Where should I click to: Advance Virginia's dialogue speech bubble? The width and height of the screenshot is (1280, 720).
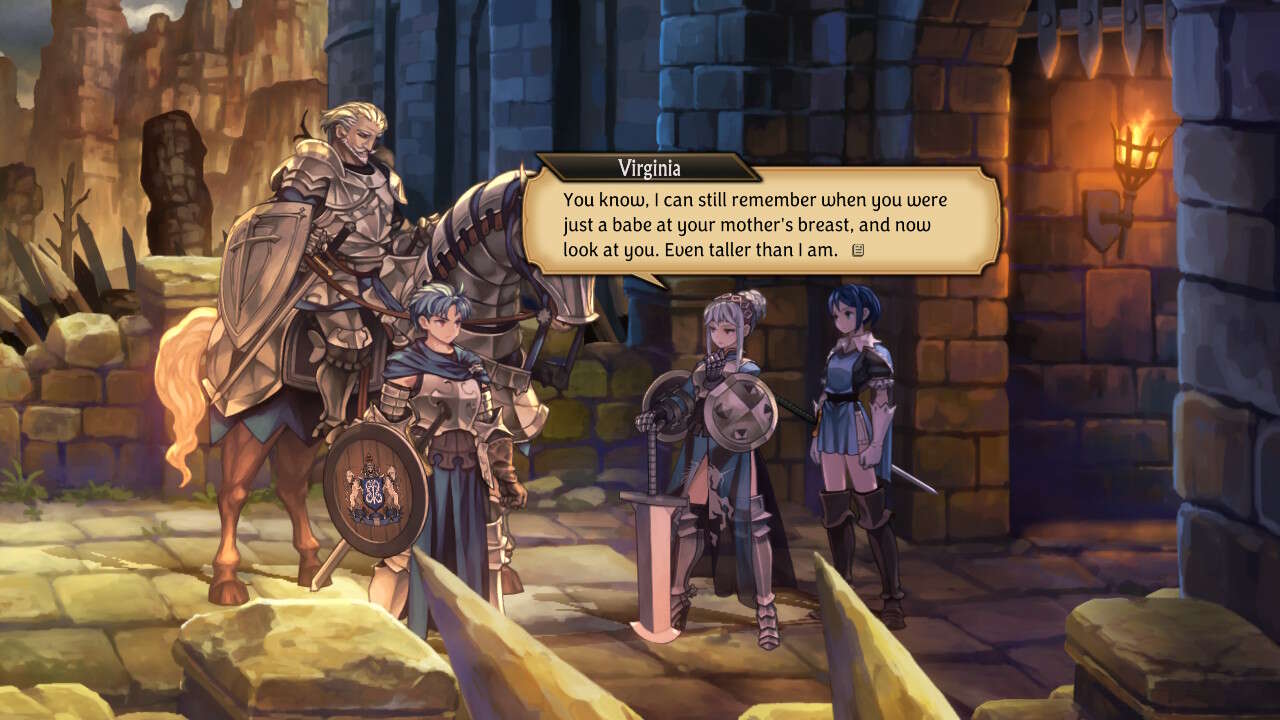(x=760, y=223)
